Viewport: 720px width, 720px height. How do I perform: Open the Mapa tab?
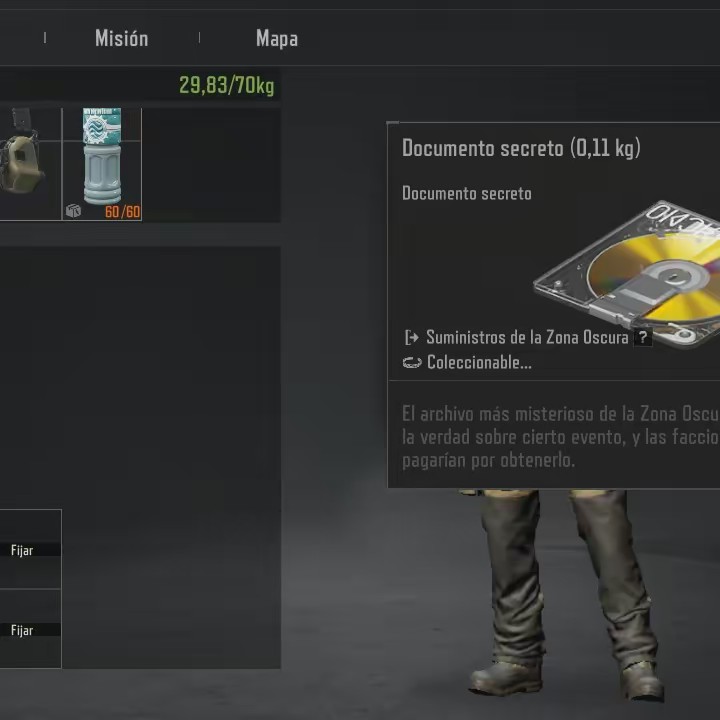[x=277, y=39]
